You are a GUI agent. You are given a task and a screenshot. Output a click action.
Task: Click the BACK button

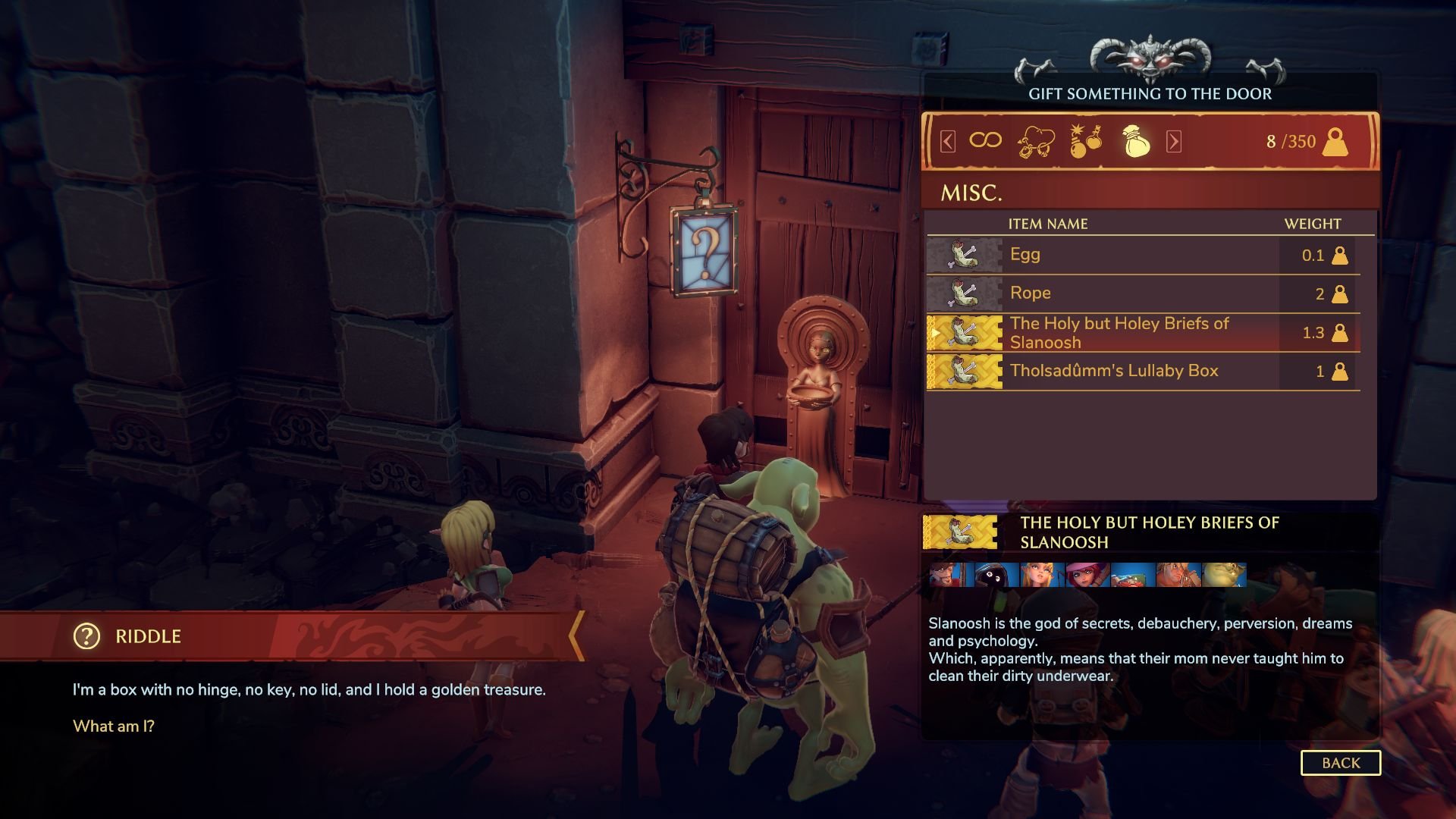pyautogui.click(x=1340, y=763)
